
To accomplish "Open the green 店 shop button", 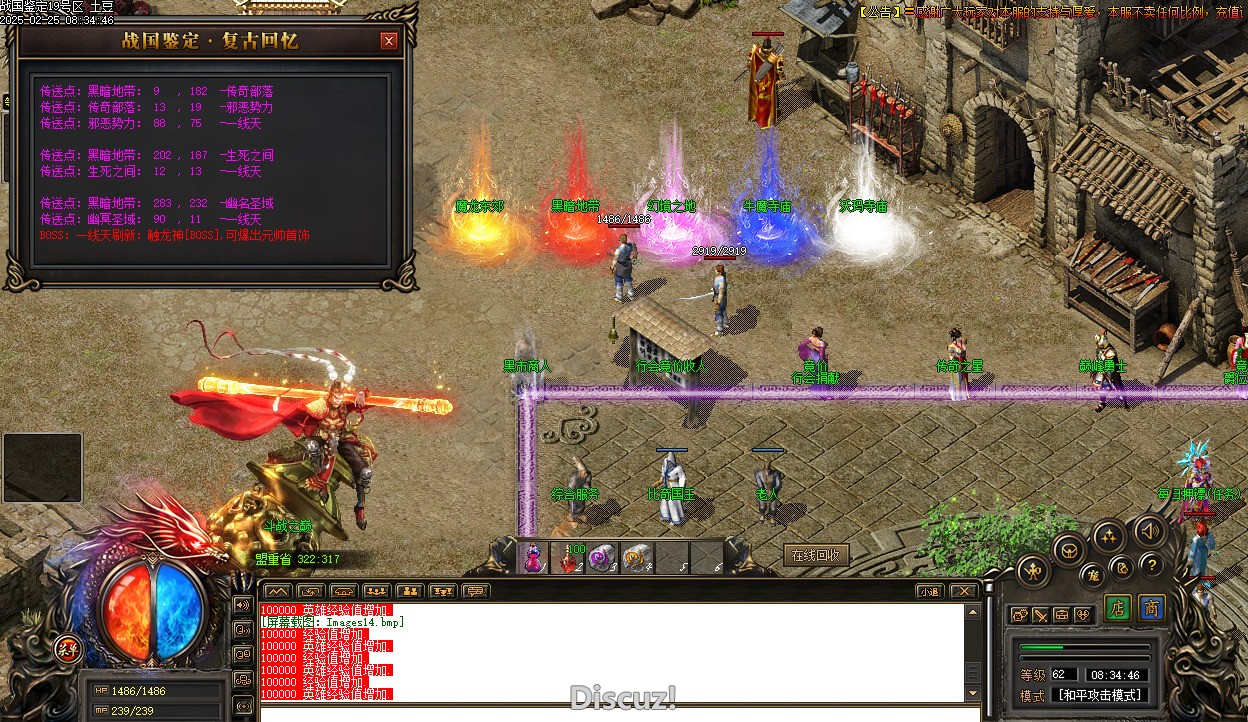I will coord(1118,608).
